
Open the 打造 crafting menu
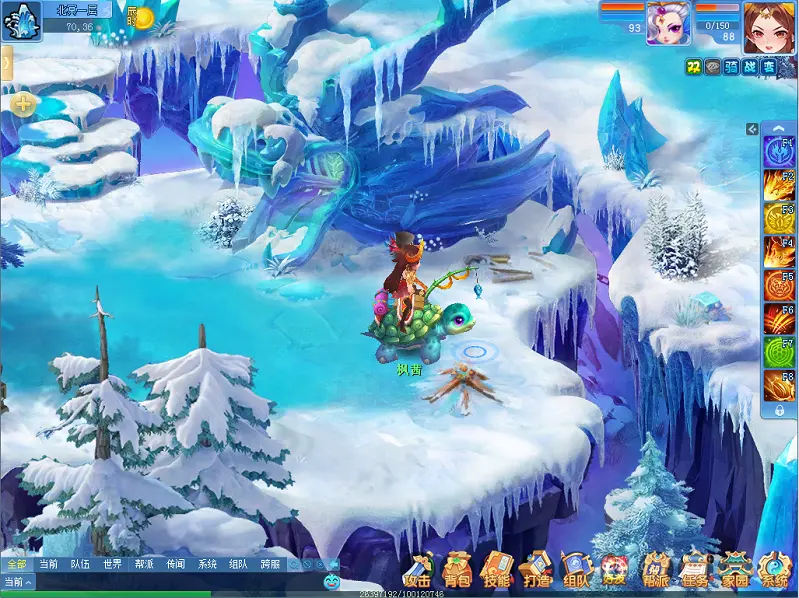pos(537,570)
